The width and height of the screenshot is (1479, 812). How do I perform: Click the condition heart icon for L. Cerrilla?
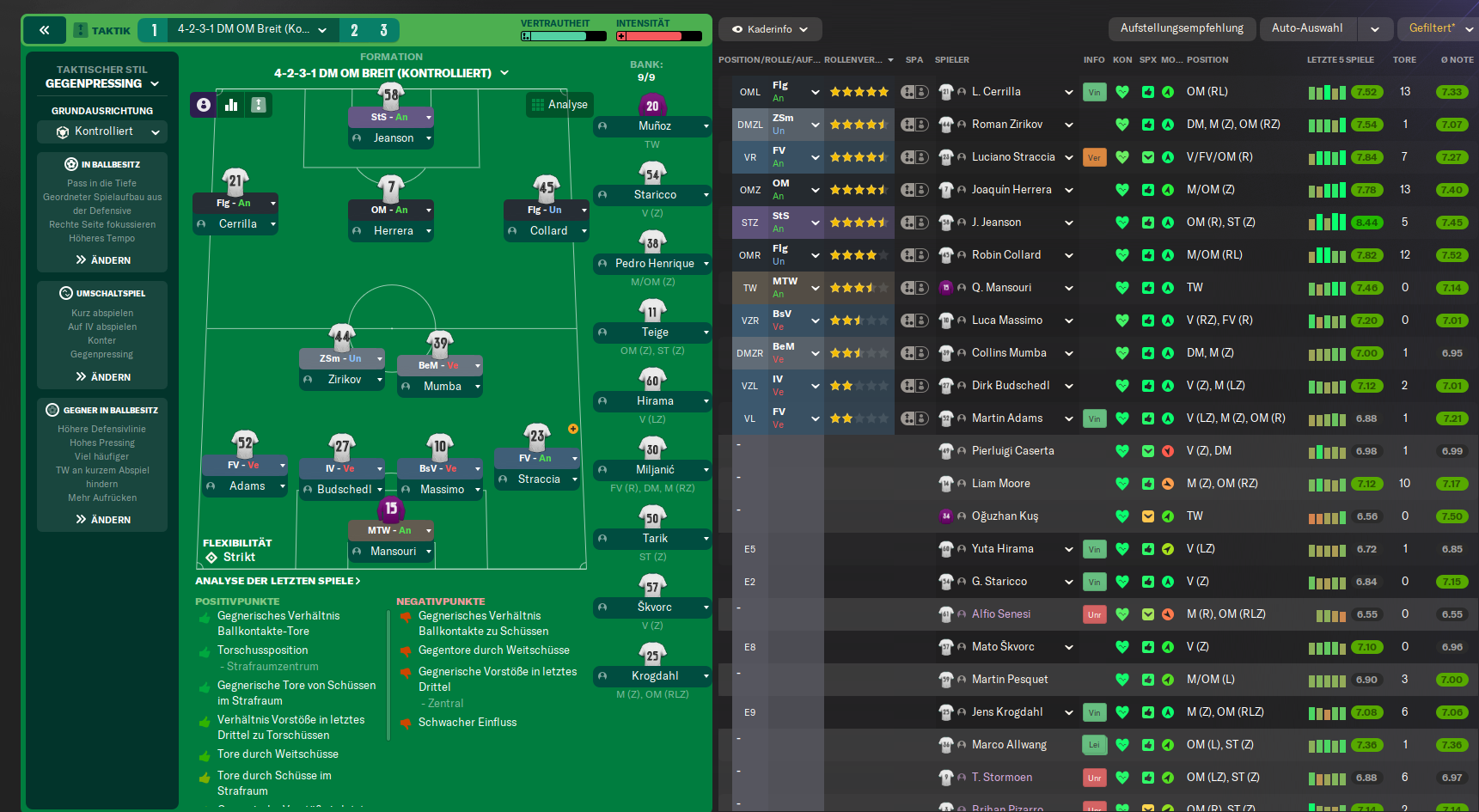pyautogui.click(x=1122, y=91)
